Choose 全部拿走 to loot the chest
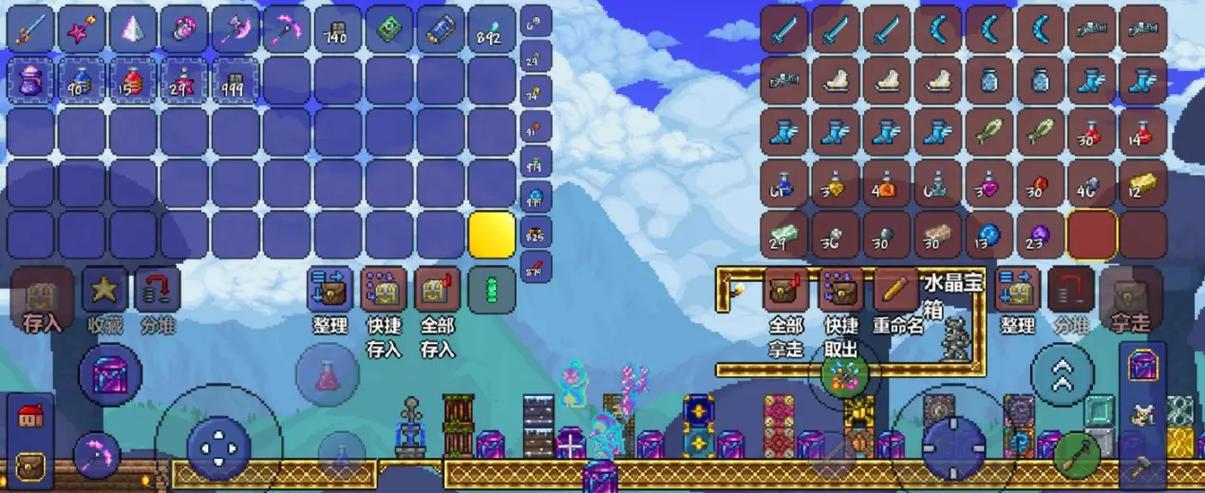The height and width of the screenshot is (493, 1205). coord(786,290)
